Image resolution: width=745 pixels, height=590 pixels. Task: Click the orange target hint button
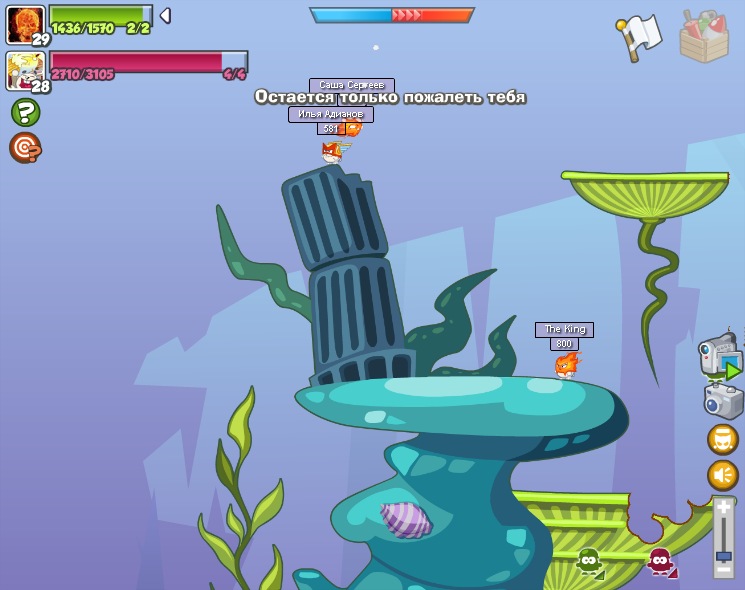coord(25,147)
